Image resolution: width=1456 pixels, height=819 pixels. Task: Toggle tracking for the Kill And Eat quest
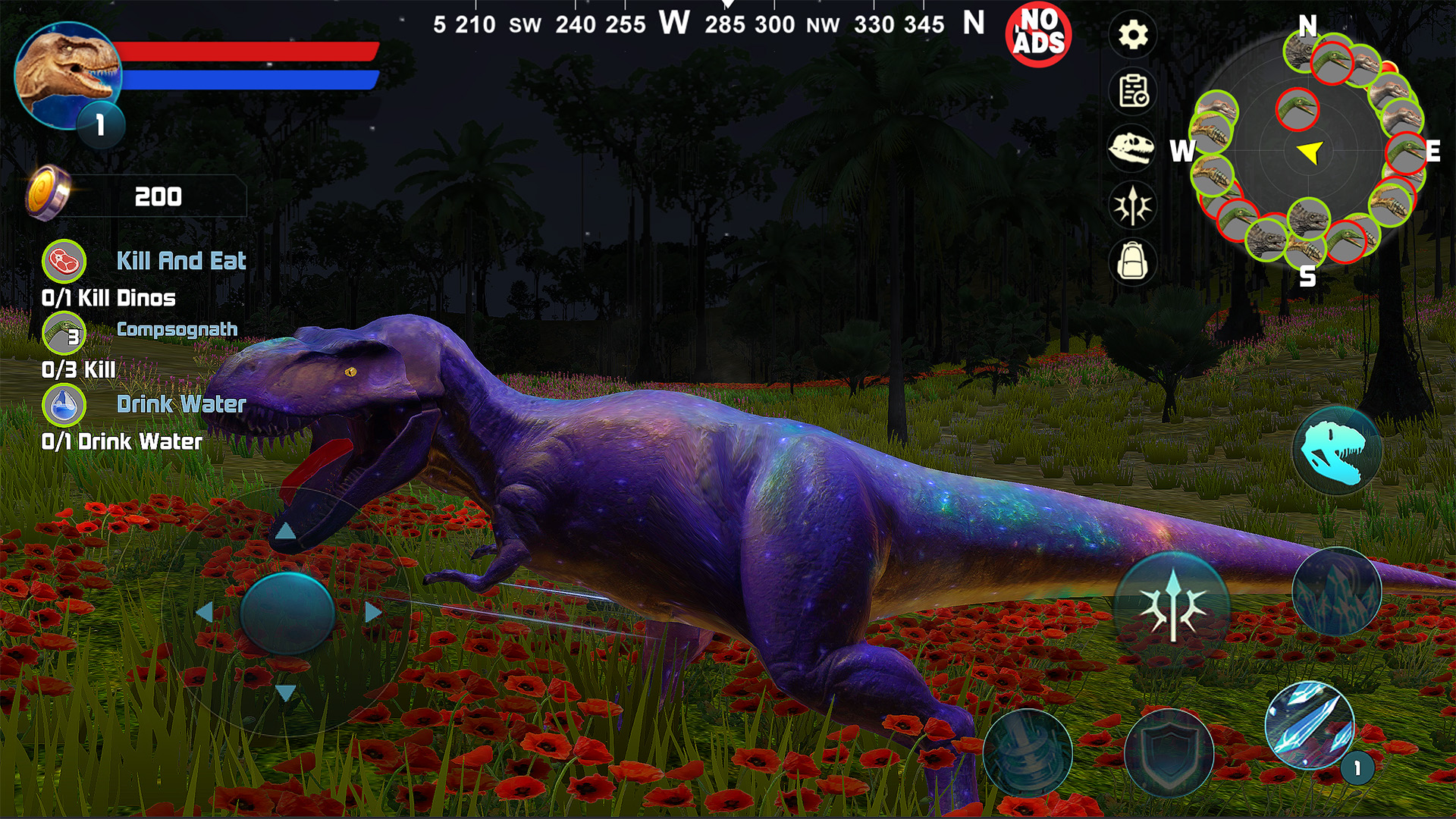pos(64,262)
